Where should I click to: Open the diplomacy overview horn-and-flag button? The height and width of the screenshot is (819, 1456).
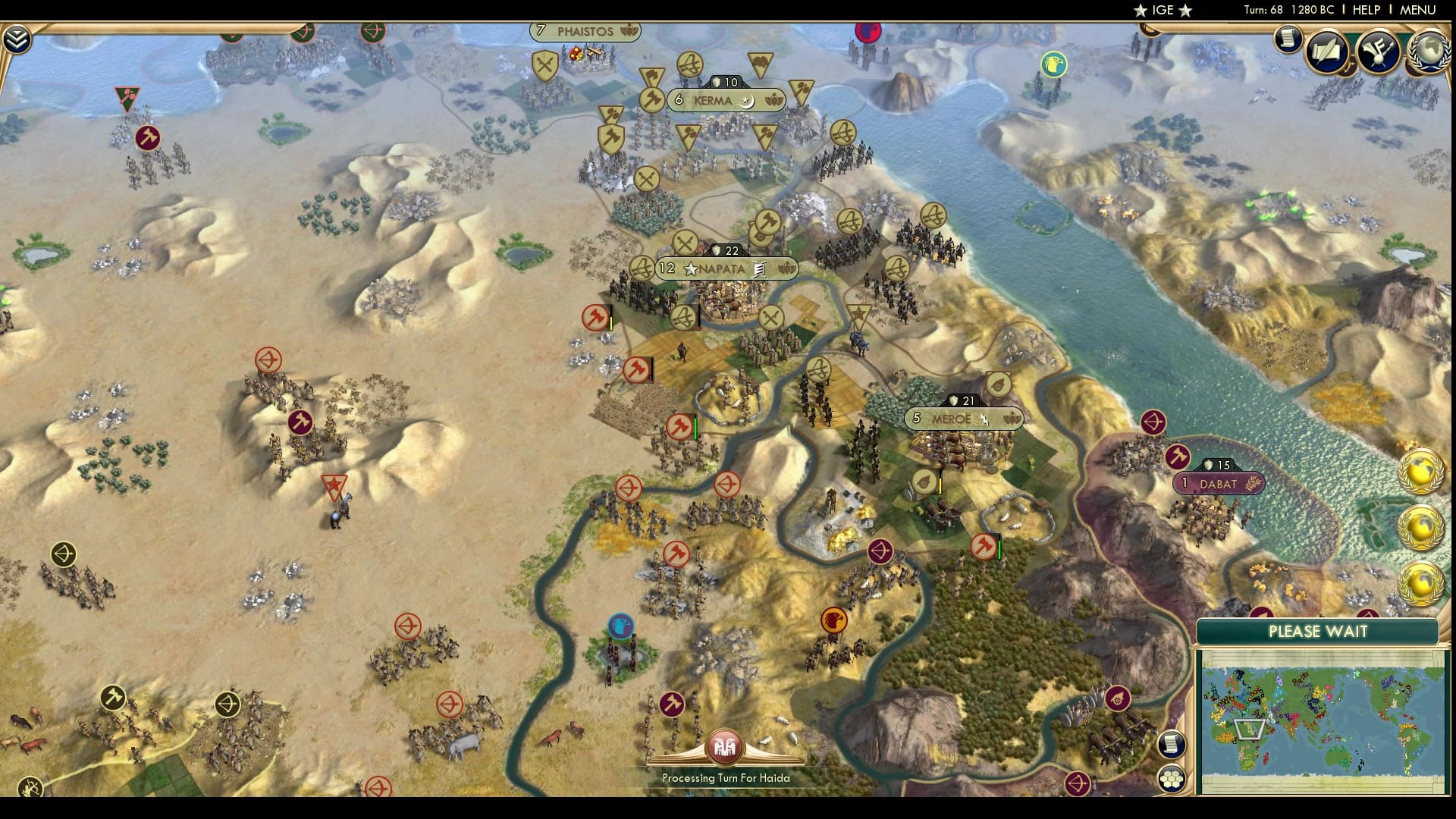tap(1379, 52)
